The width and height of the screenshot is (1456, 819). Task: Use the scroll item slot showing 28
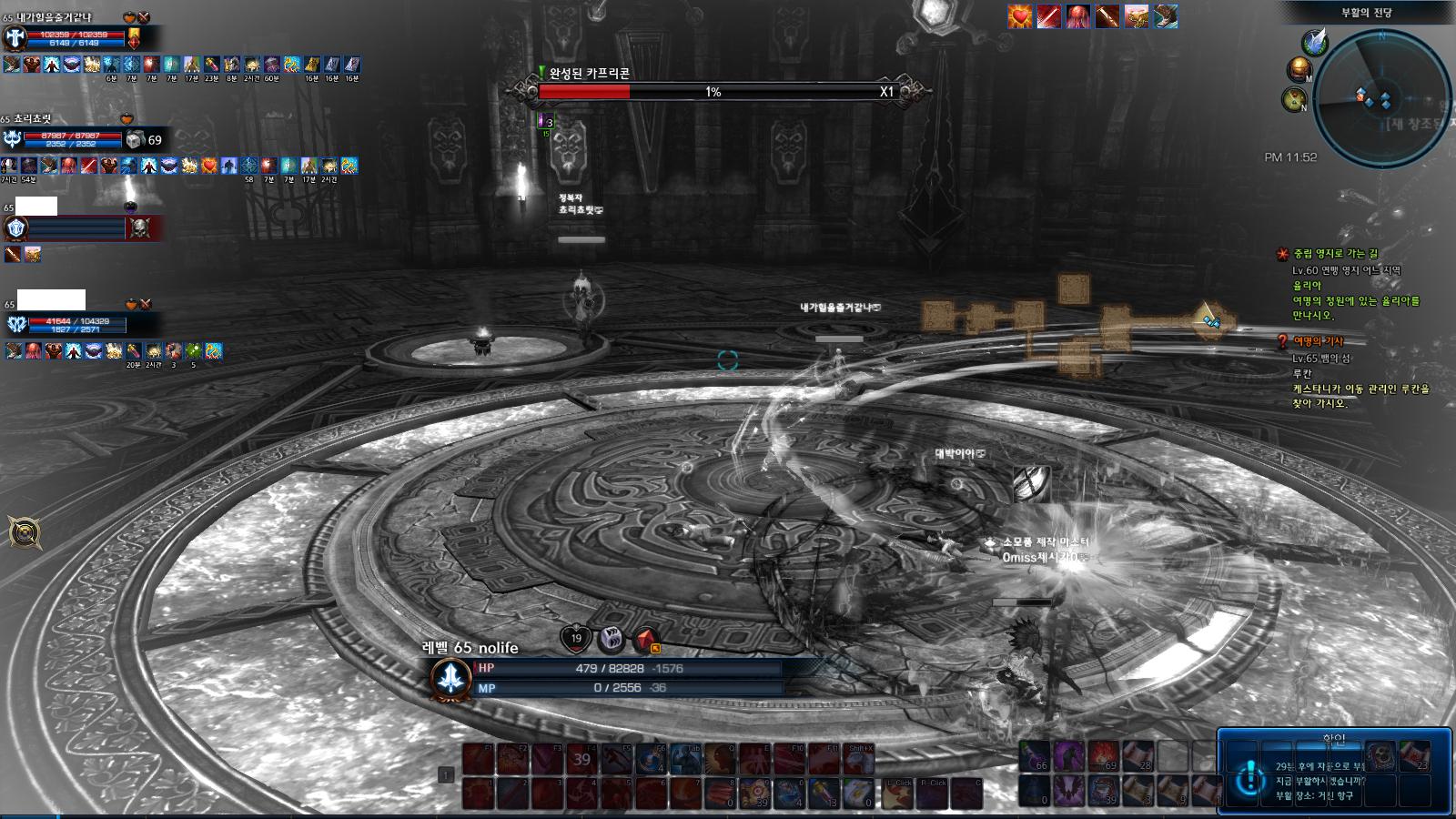[x=1137, y=756]
